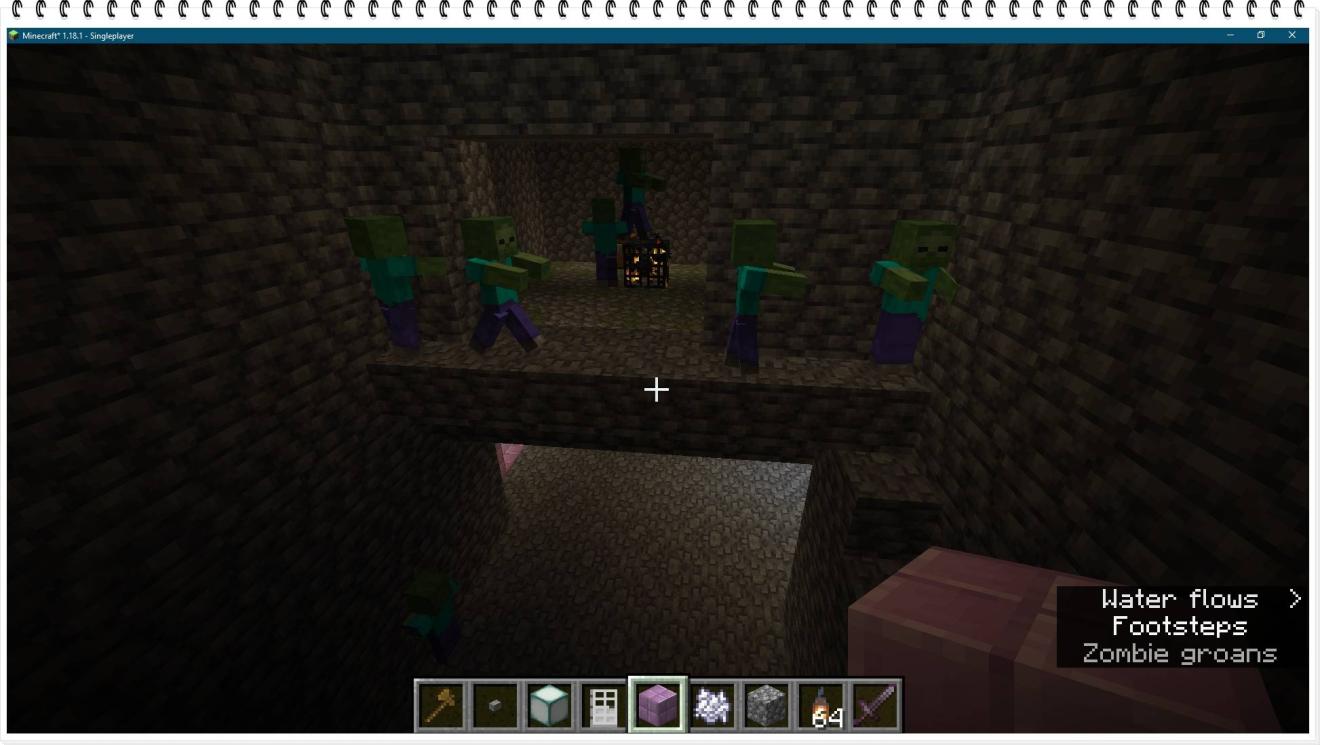Pick the purple purpur block slot
The image size is (1320, 745).
pos(658,705)
